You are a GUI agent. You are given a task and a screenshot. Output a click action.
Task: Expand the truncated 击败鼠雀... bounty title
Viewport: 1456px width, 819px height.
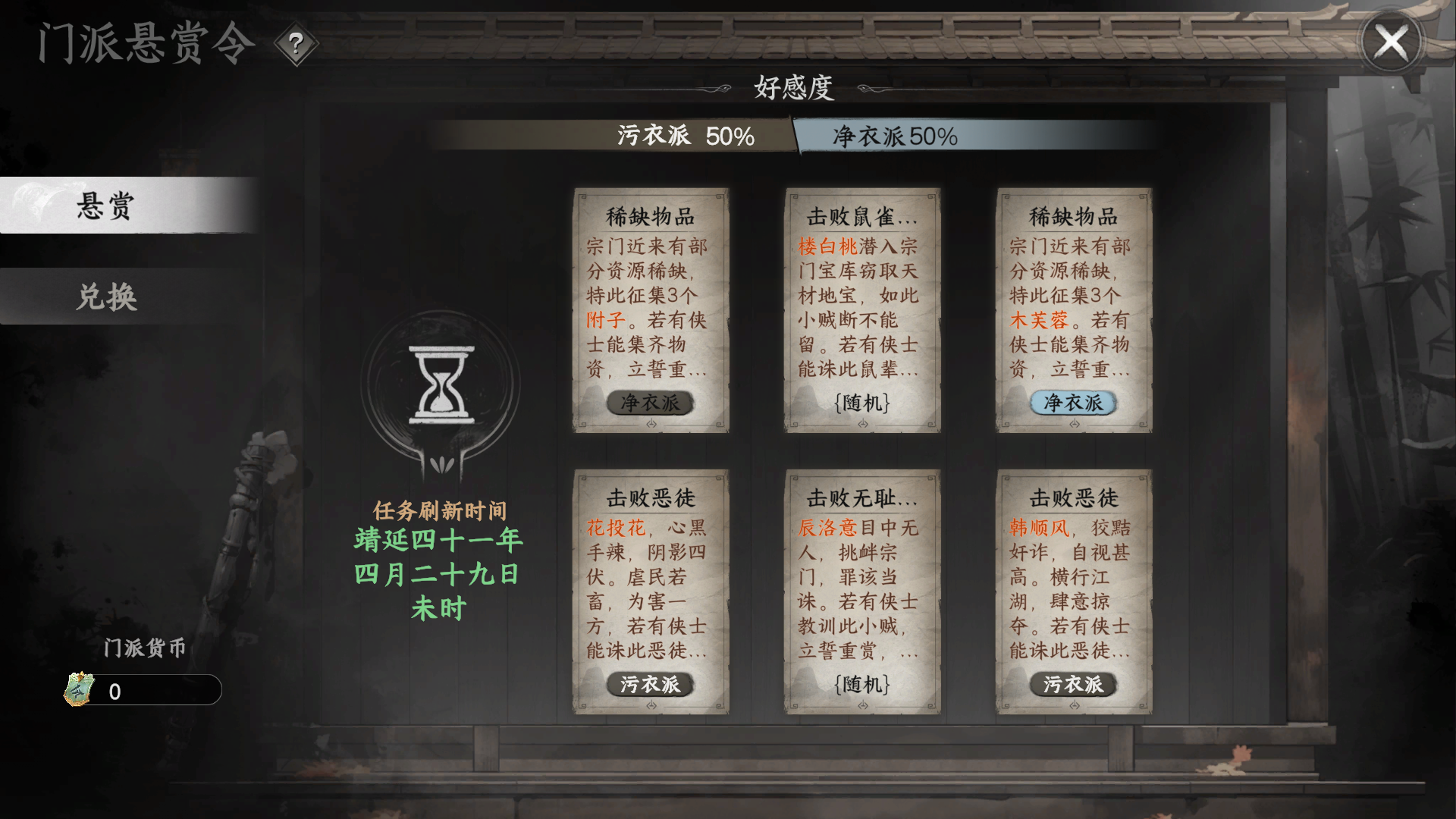point(861,216)
